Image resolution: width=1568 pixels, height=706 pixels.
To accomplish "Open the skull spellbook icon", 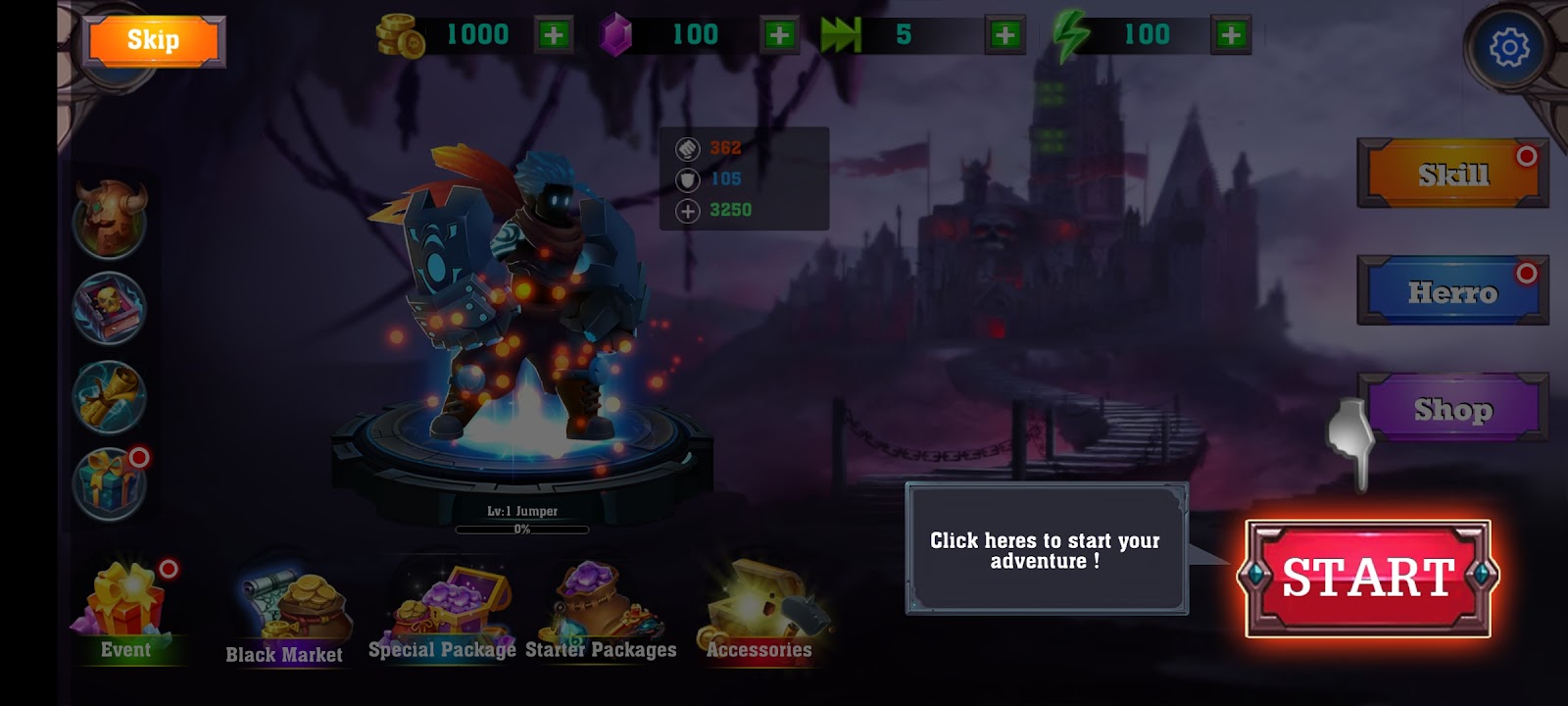I will coord(110,307).
